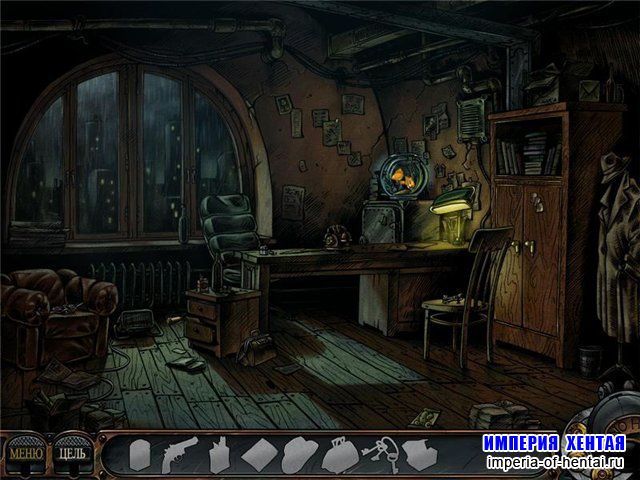Select the handbag silhouette in the item bar
The height and width of the screenshot is (480, 640).
click(x=340, y=456)
